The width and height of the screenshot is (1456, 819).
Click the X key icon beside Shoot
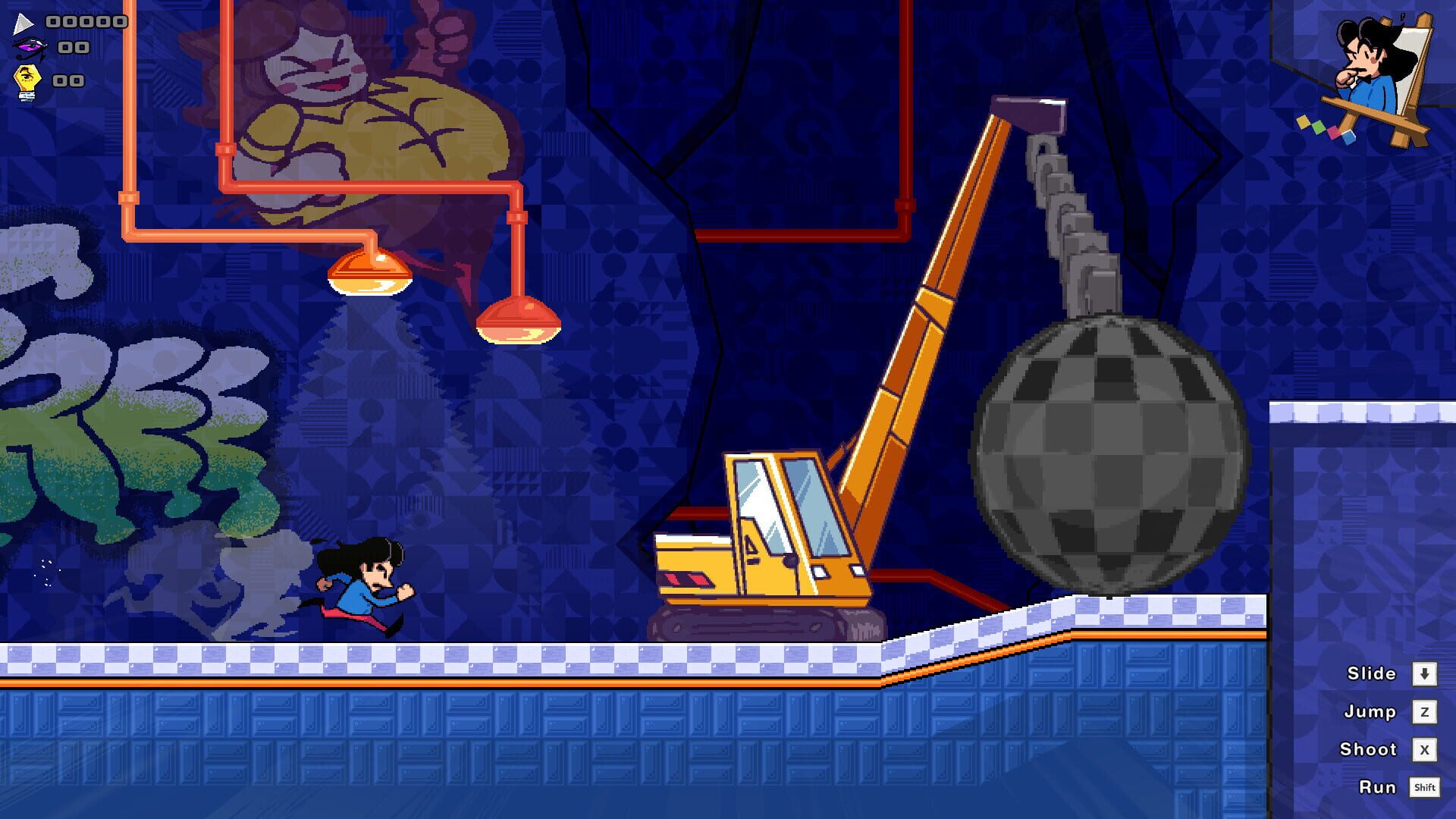(x=1426, y=749)
